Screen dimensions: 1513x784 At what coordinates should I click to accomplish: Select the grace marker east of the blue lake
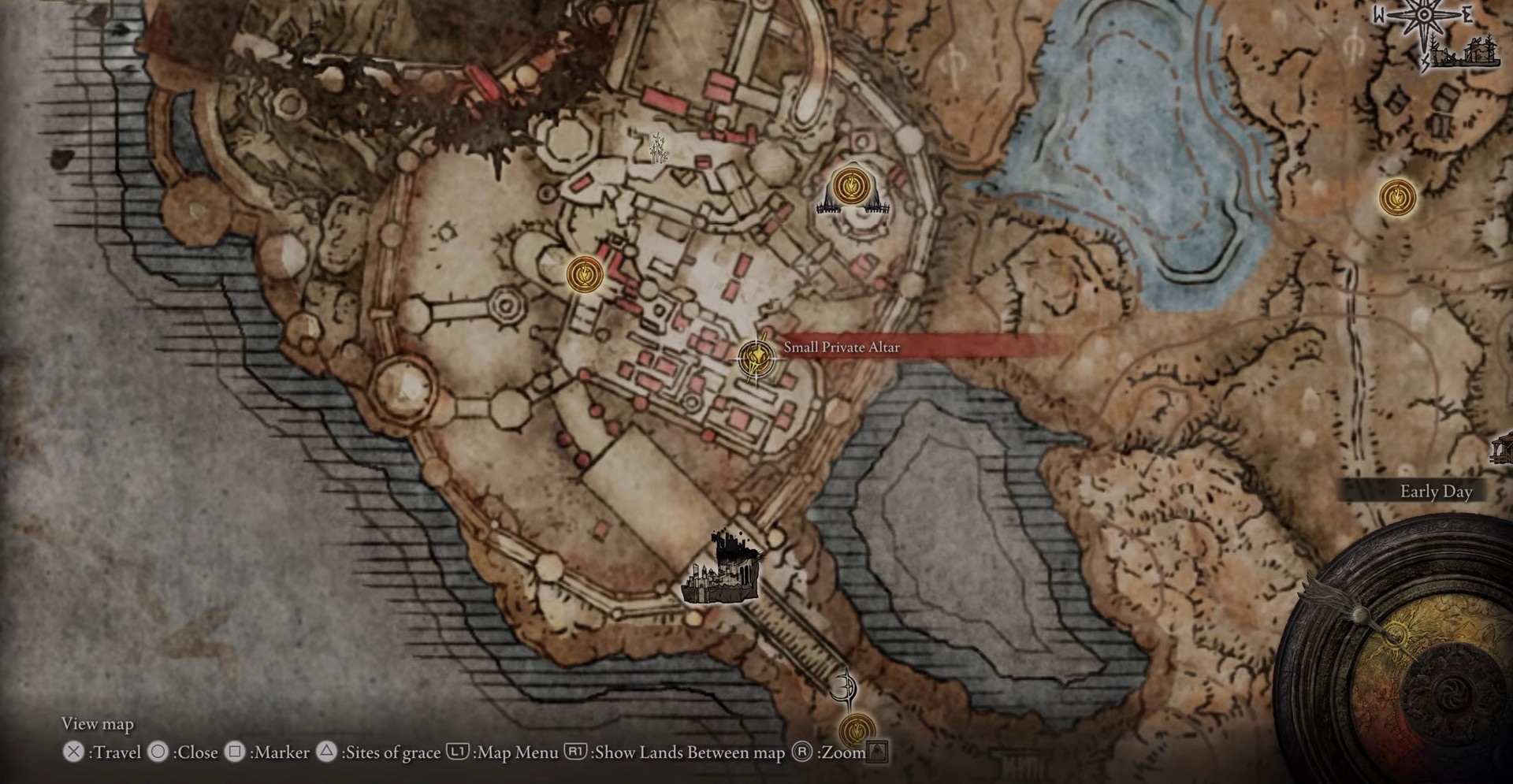(1397, 196)
